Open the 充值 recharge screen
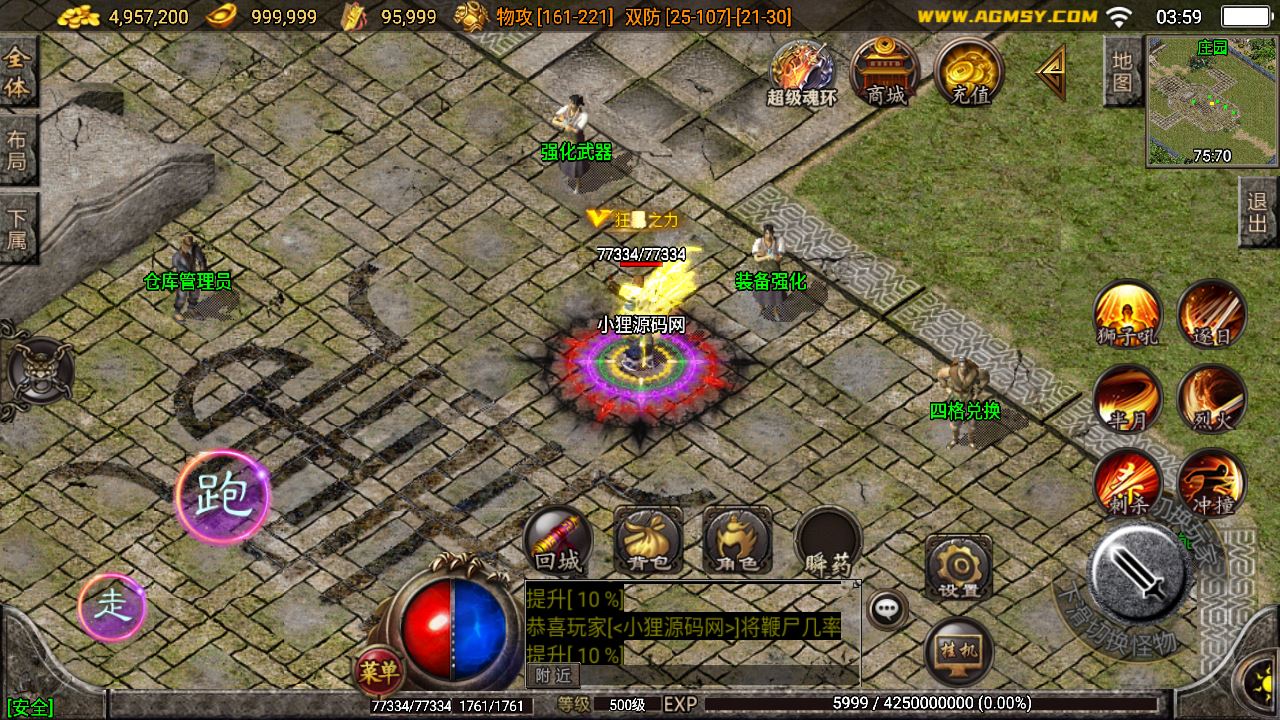1280x720 pixels. [969, 72]
